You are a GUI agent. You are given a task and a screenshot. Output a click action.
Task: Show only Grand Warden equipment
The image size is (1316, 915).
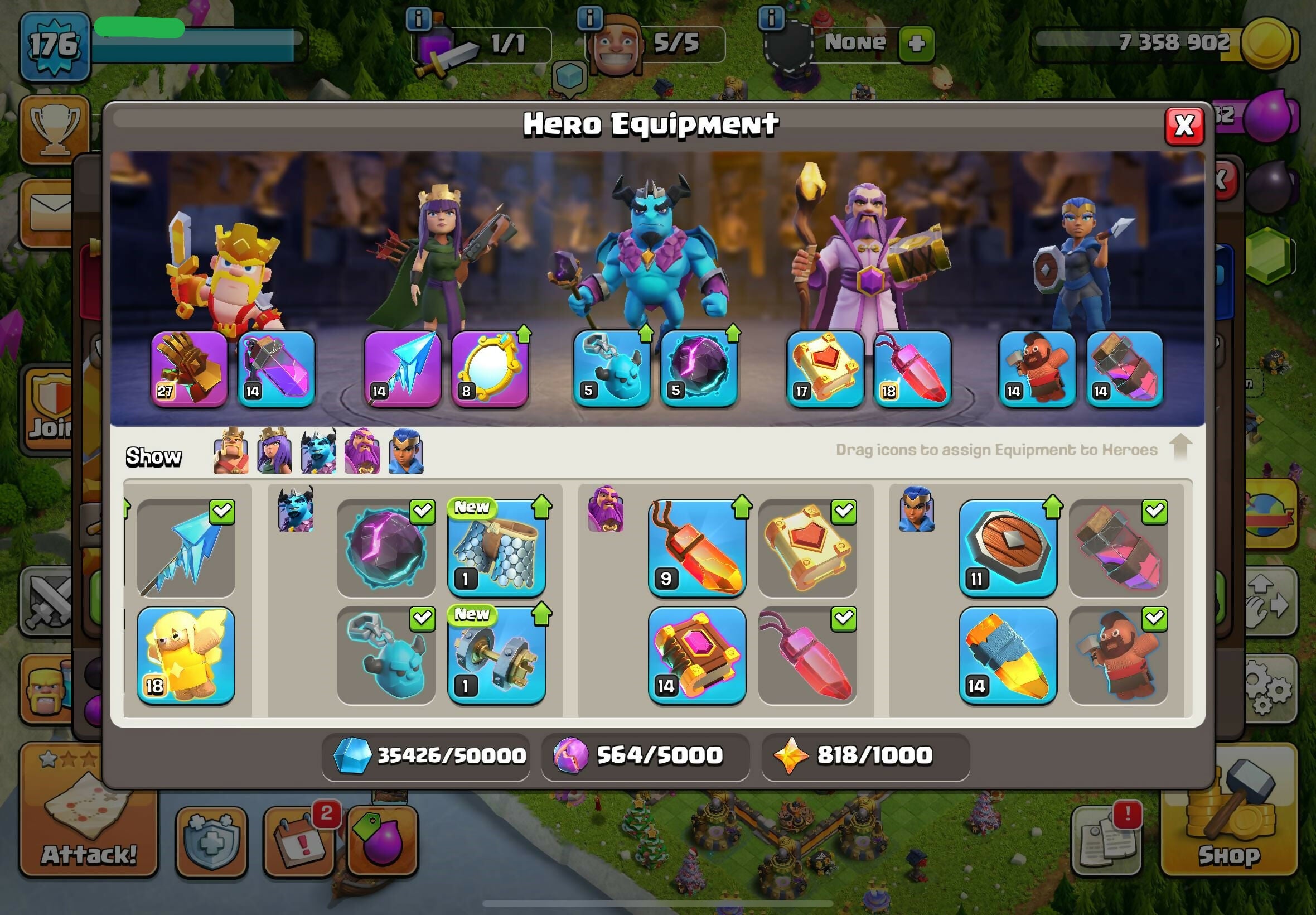(x=361, y=451)
